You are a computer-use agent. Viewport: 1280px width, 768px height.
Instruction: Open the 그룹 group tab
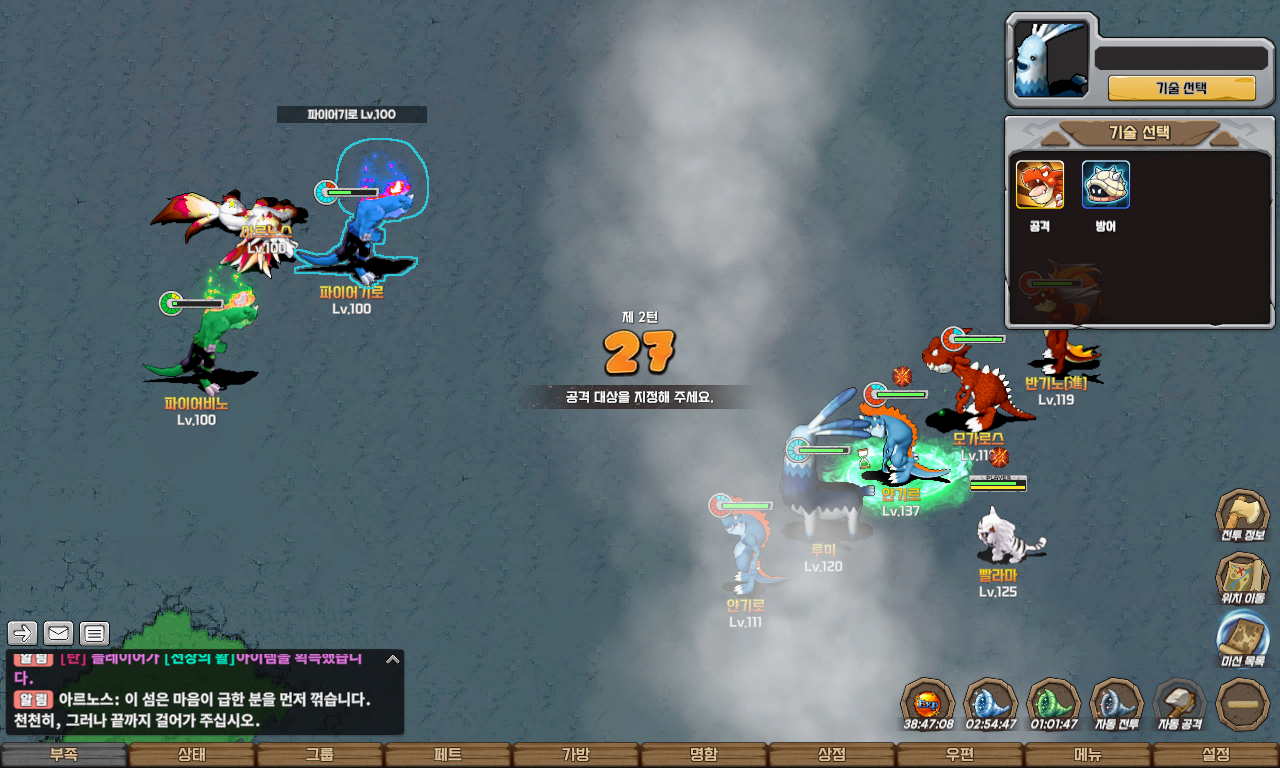(320, 755)
